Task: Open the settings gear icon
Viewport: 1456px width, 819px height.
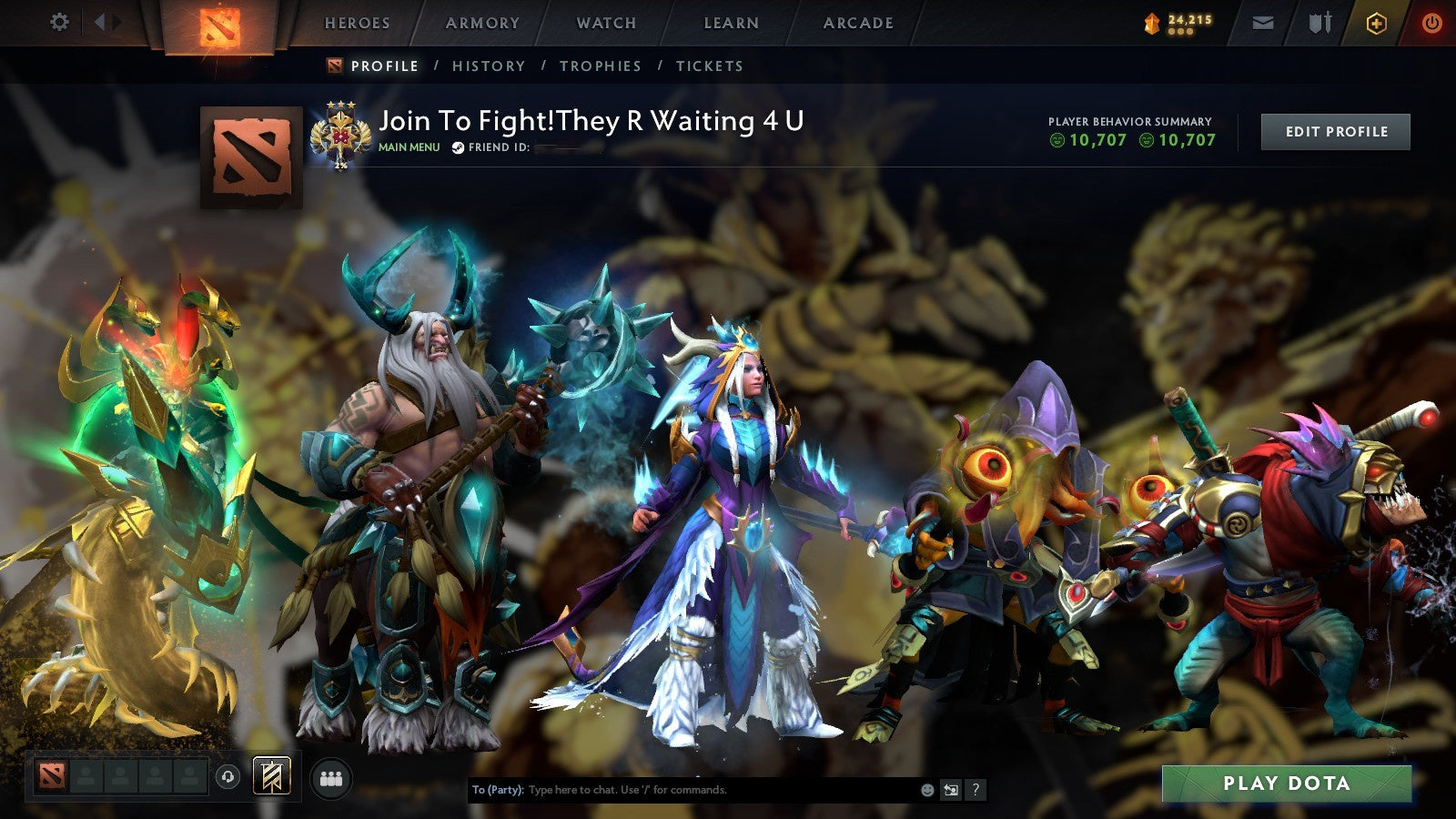Action: pos(60,23)
